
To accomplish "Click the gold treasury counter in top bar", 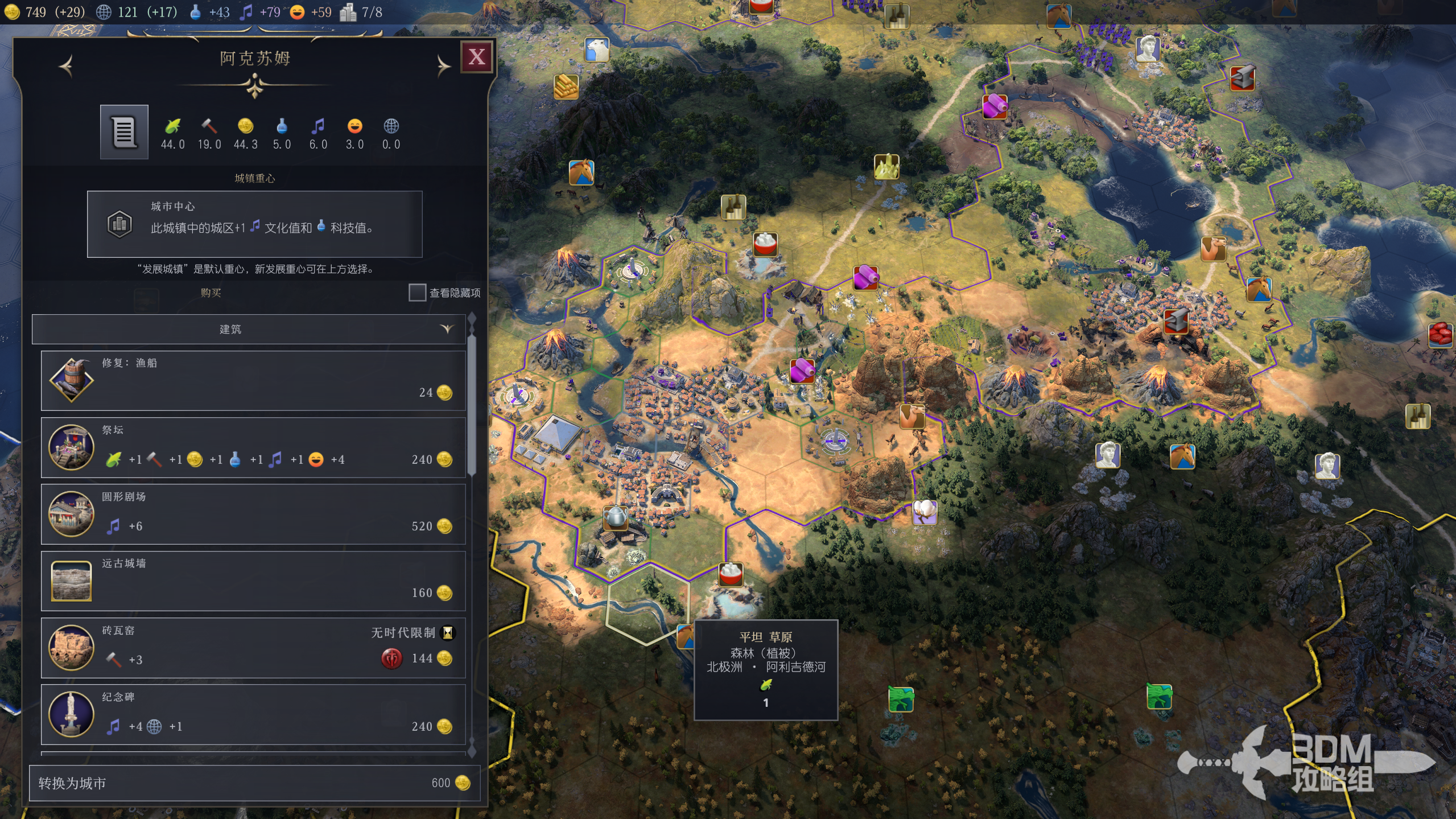I will (x=35, y=12).
